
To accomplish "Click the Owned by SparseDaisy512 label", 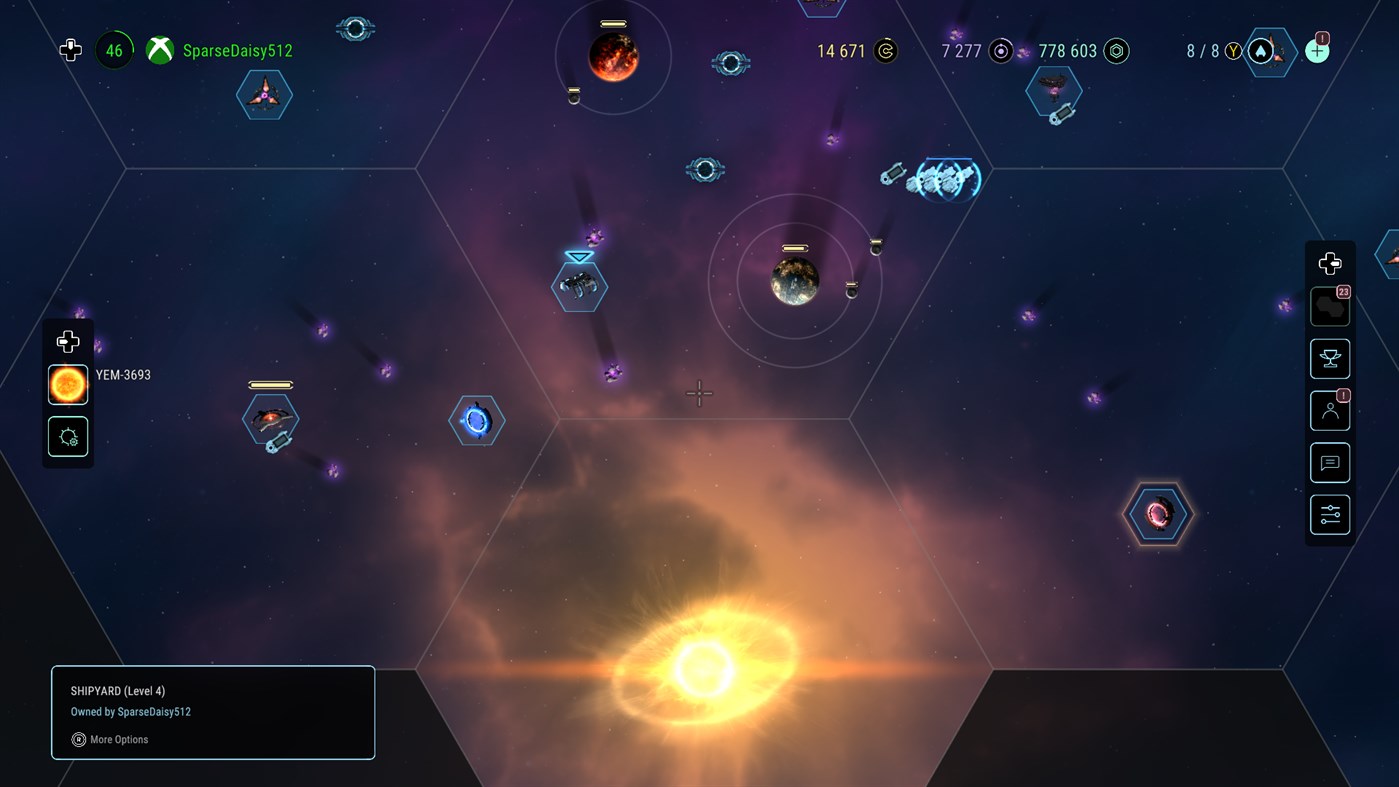I will click(x=130, y=711).
